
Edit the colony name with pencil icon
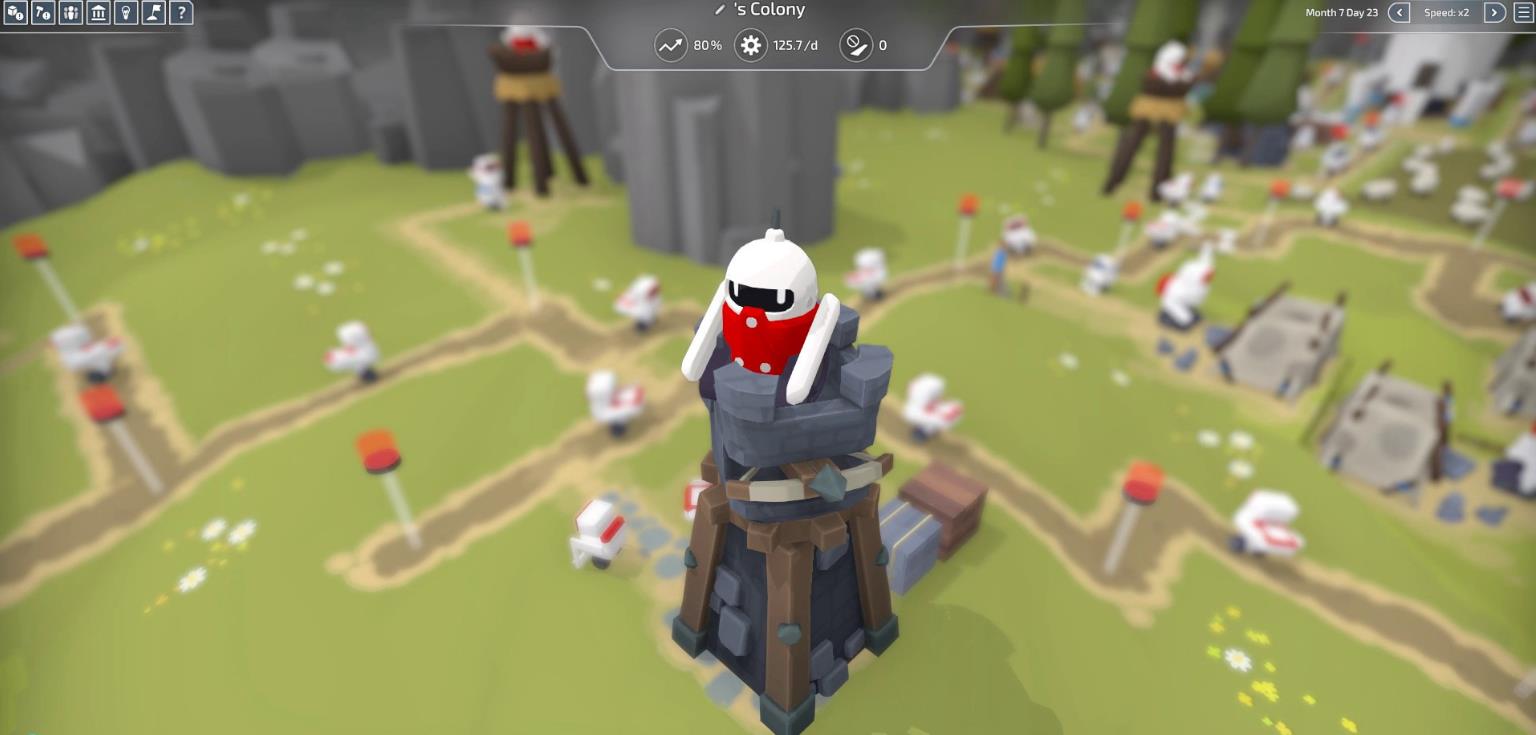(719, 10)
